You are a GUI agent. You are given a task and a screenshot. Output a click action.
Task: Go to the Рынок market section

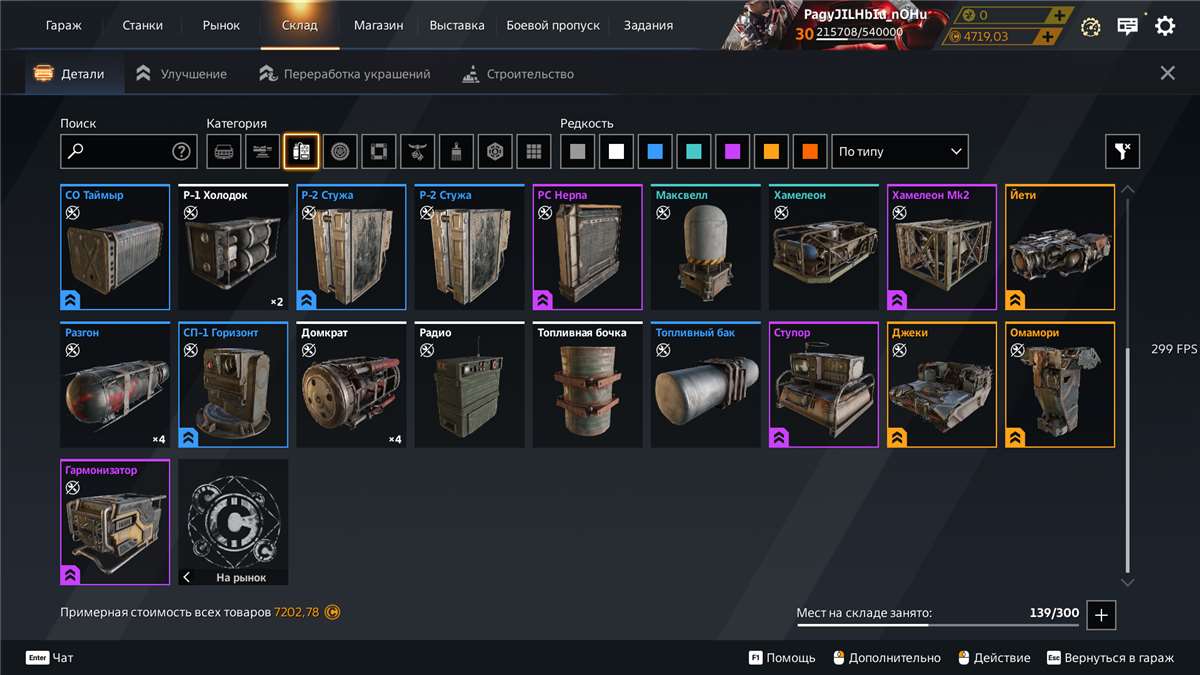[221, 25]
